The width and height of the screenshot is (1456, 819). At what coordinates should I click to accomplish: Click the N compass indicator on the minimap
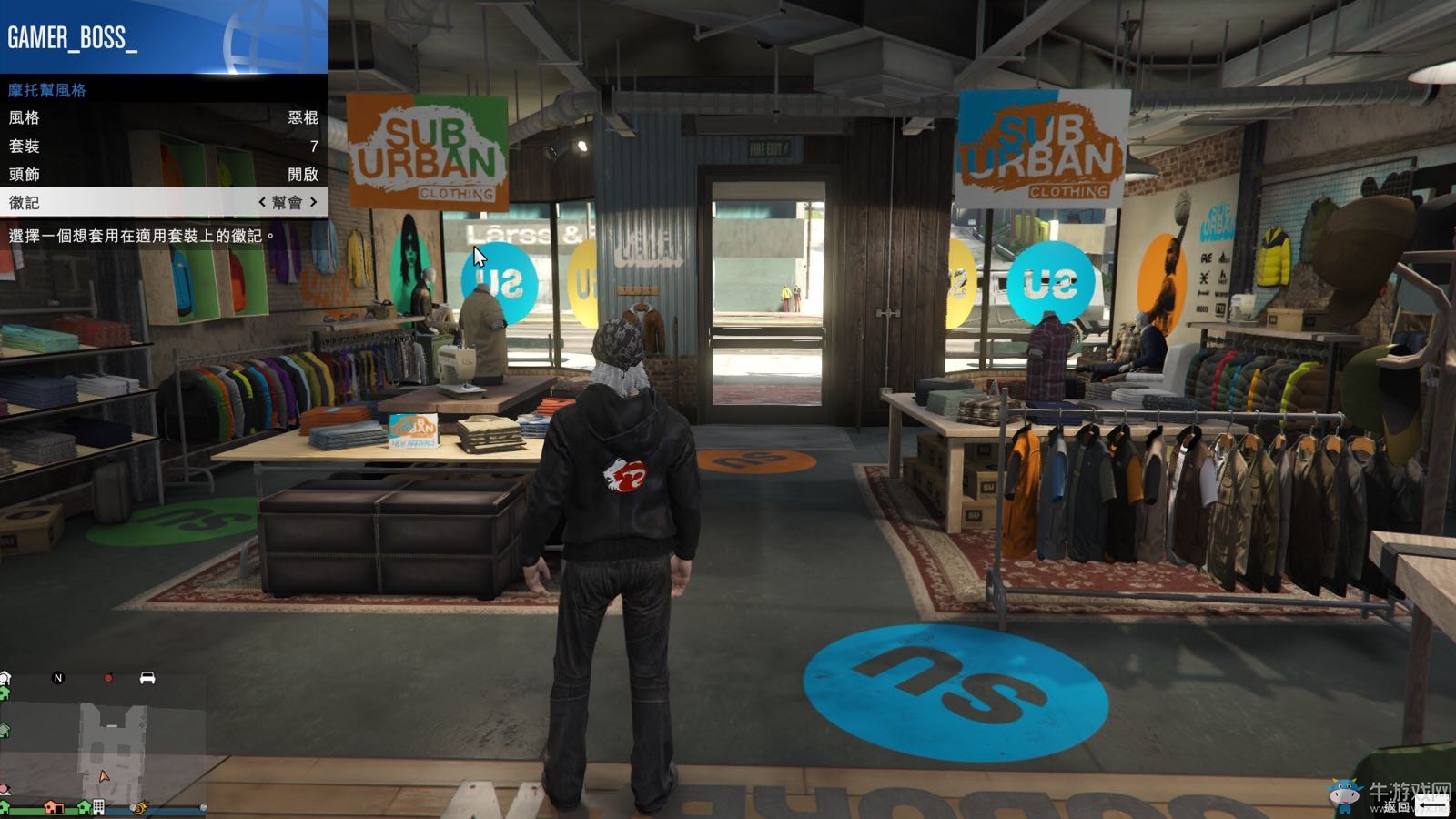tap(58, 678)
